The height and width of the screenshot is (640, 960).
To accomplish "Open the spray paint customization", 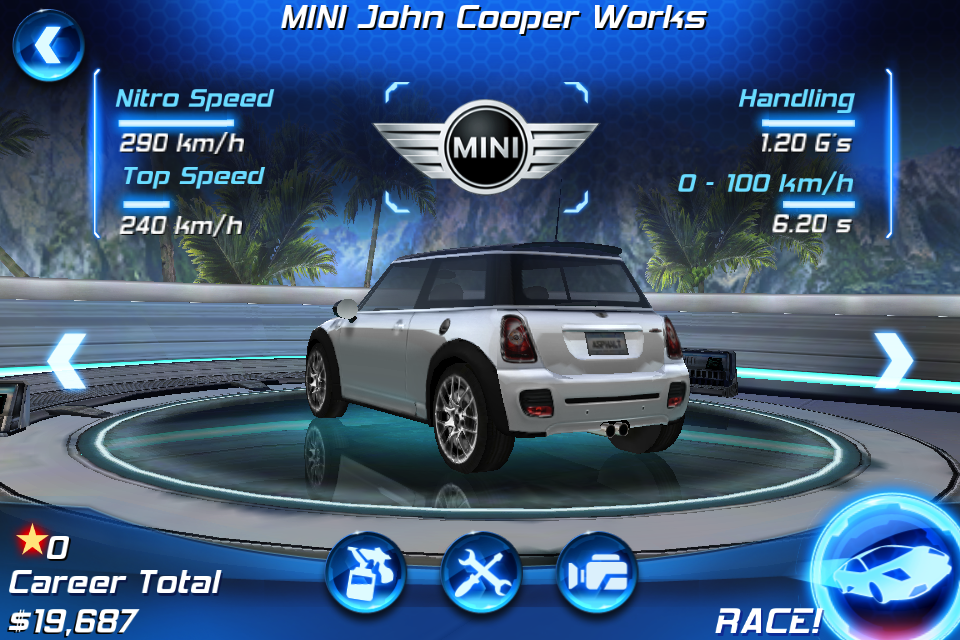I will pyautogui.click(x=365, y=573).
